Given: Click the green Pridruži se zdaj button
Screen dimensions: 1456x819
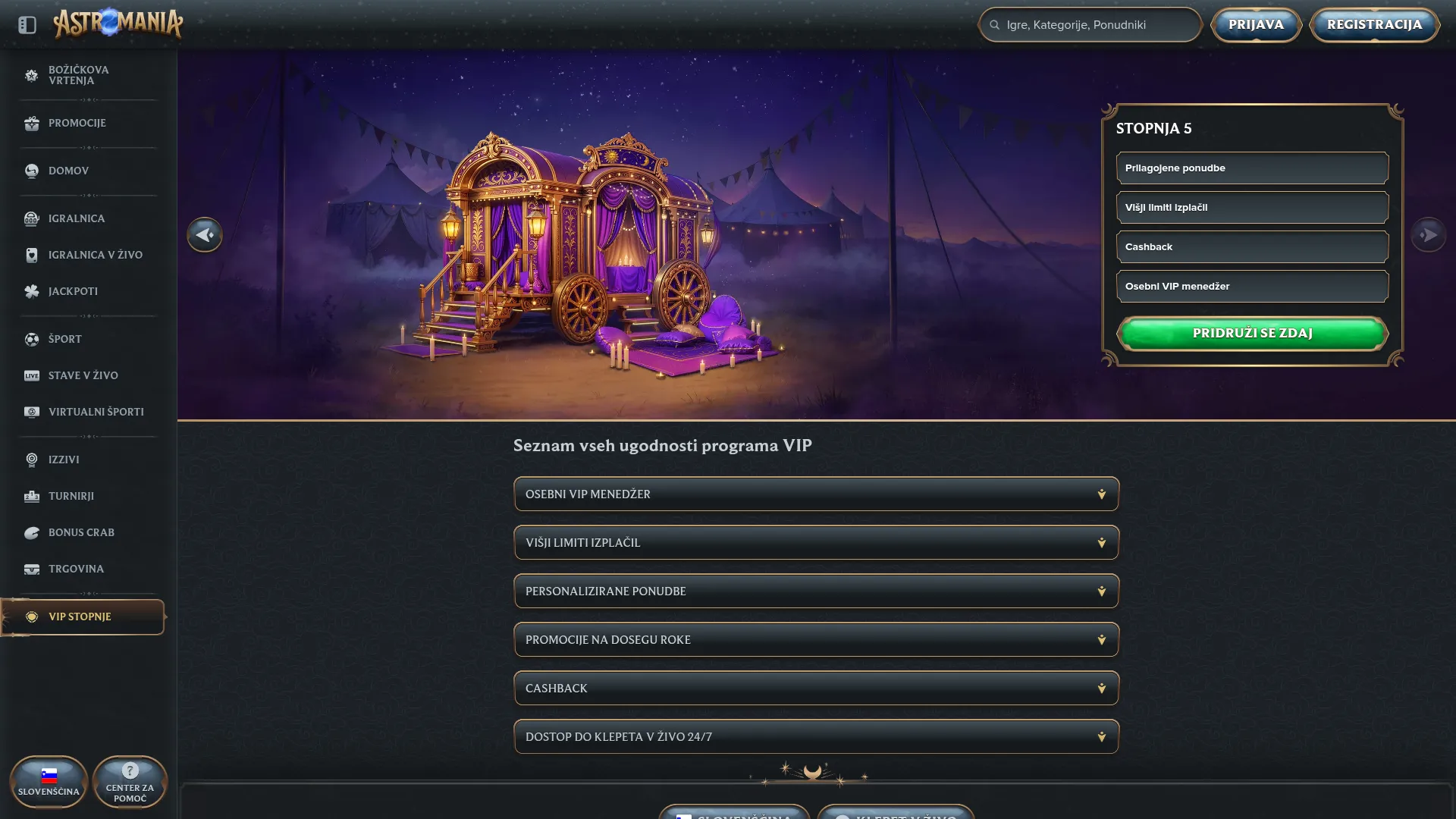Looking at the screenshot, I should [1252, 334].
